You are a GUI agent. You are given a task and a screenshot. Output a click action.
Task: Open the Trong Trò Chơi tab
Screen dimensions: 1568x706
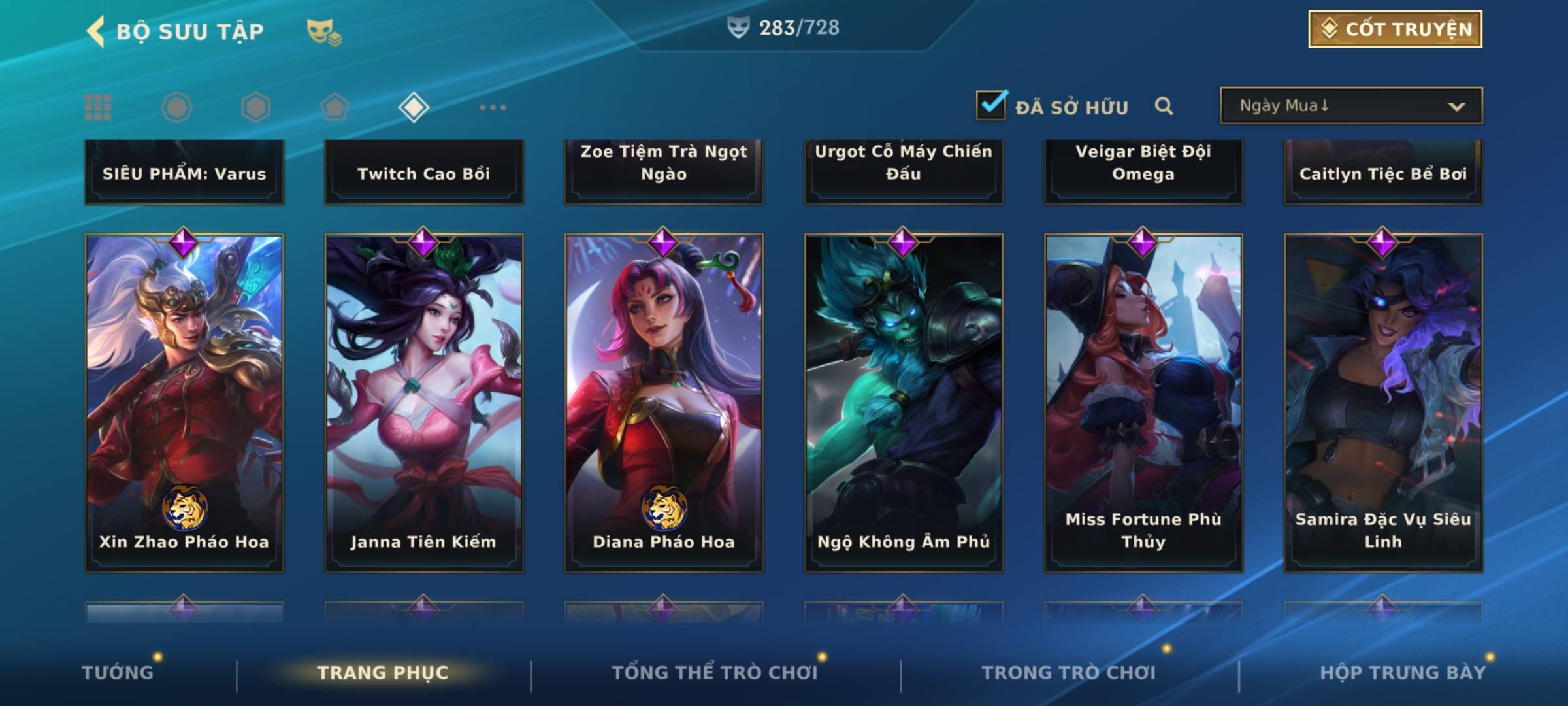click(1069, 673)
